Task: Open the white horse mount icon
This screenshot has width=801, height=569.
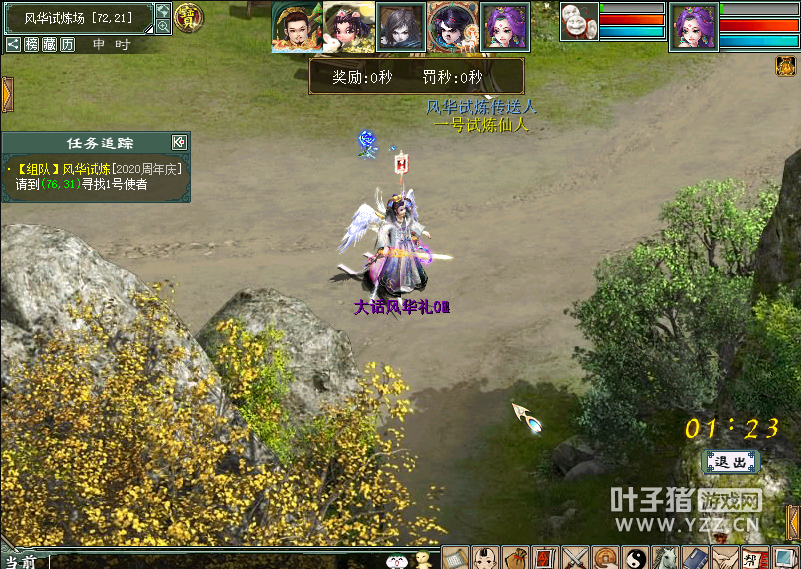Action: coord(665,557)
